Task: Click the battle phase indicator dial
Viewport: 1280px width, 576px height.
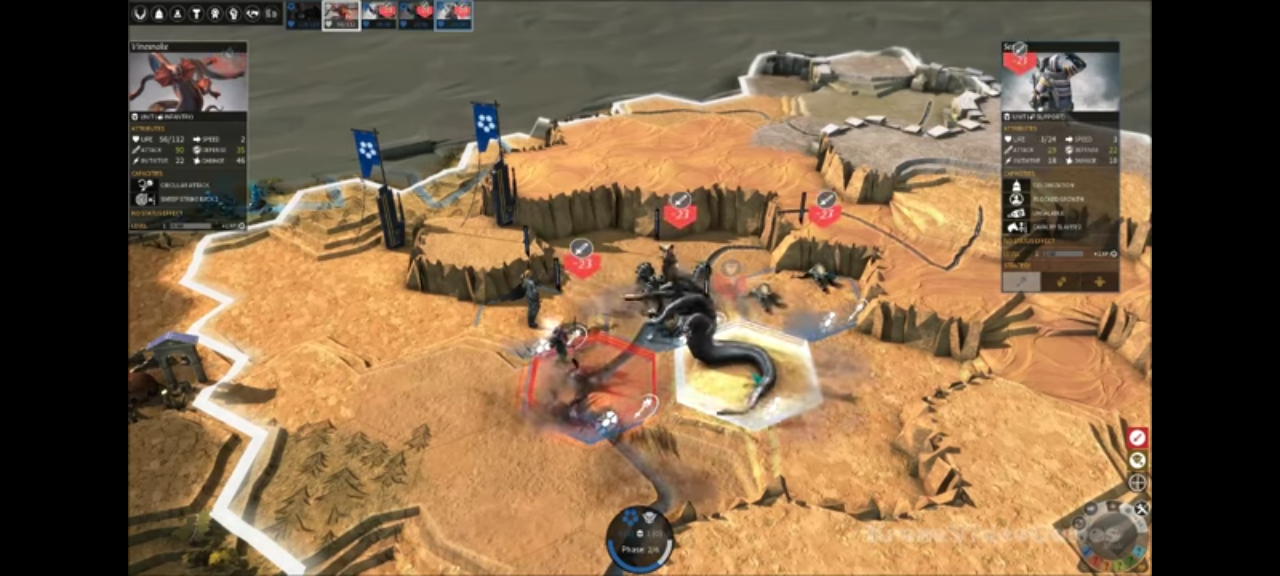Action: point(639,539)
